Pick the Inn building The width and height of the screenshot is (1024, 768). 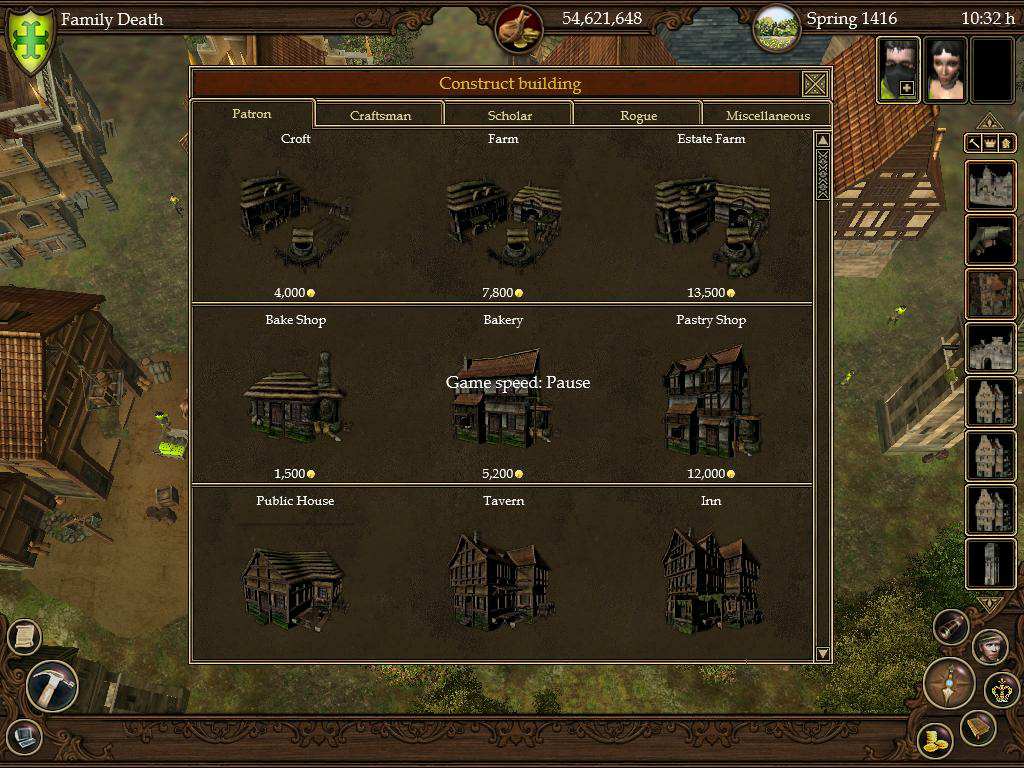[711, 580]
